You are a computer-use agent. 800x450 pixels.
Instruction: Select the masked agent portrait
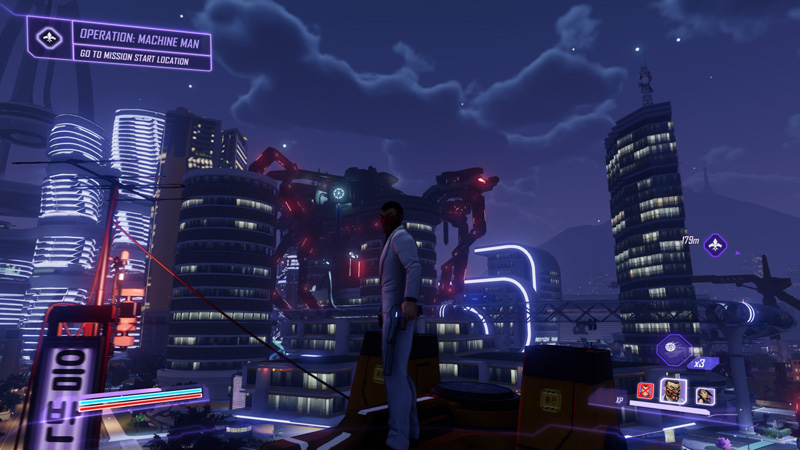click(673, 390)
